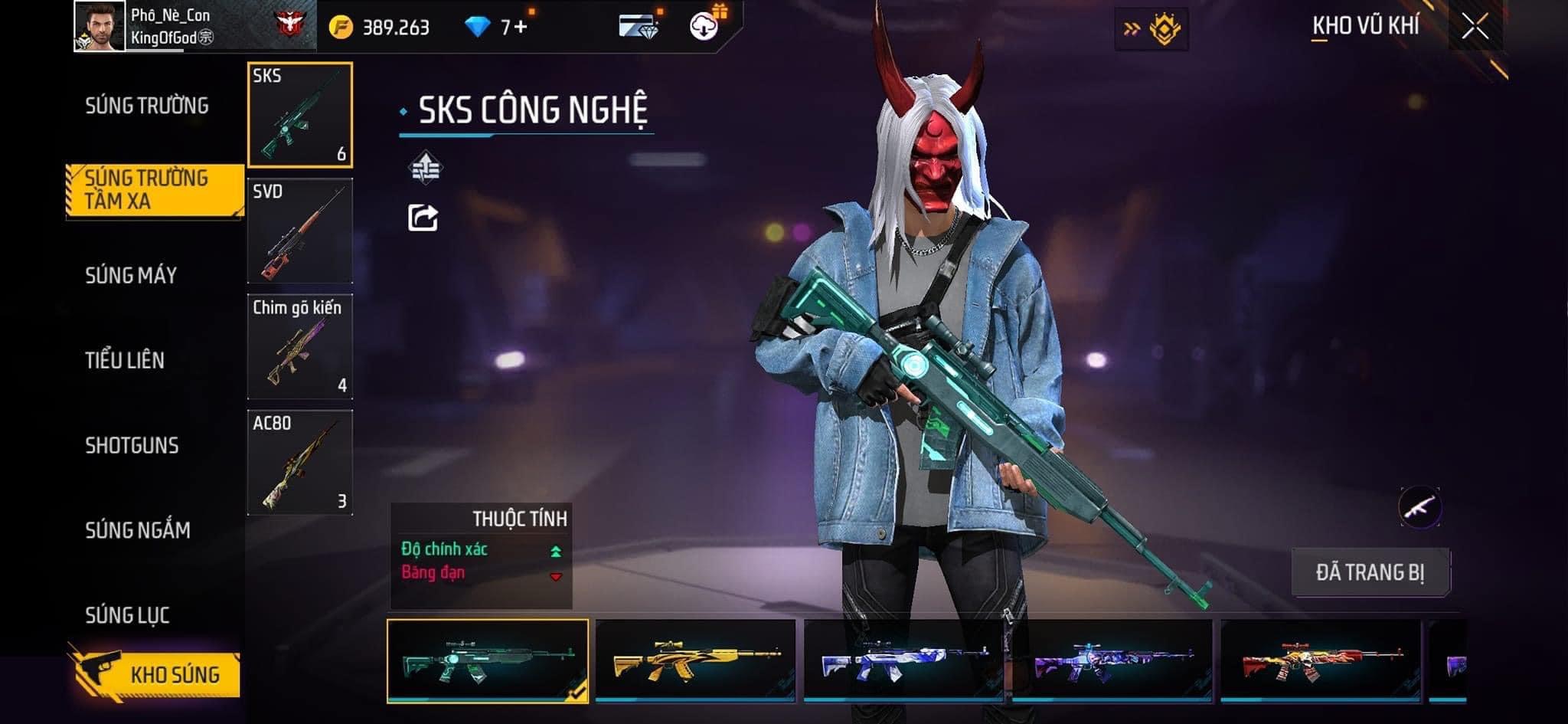Screen dimensions: 1568x724
Task: Choose the Súng Ngắm category
Action: coord(138,530)
